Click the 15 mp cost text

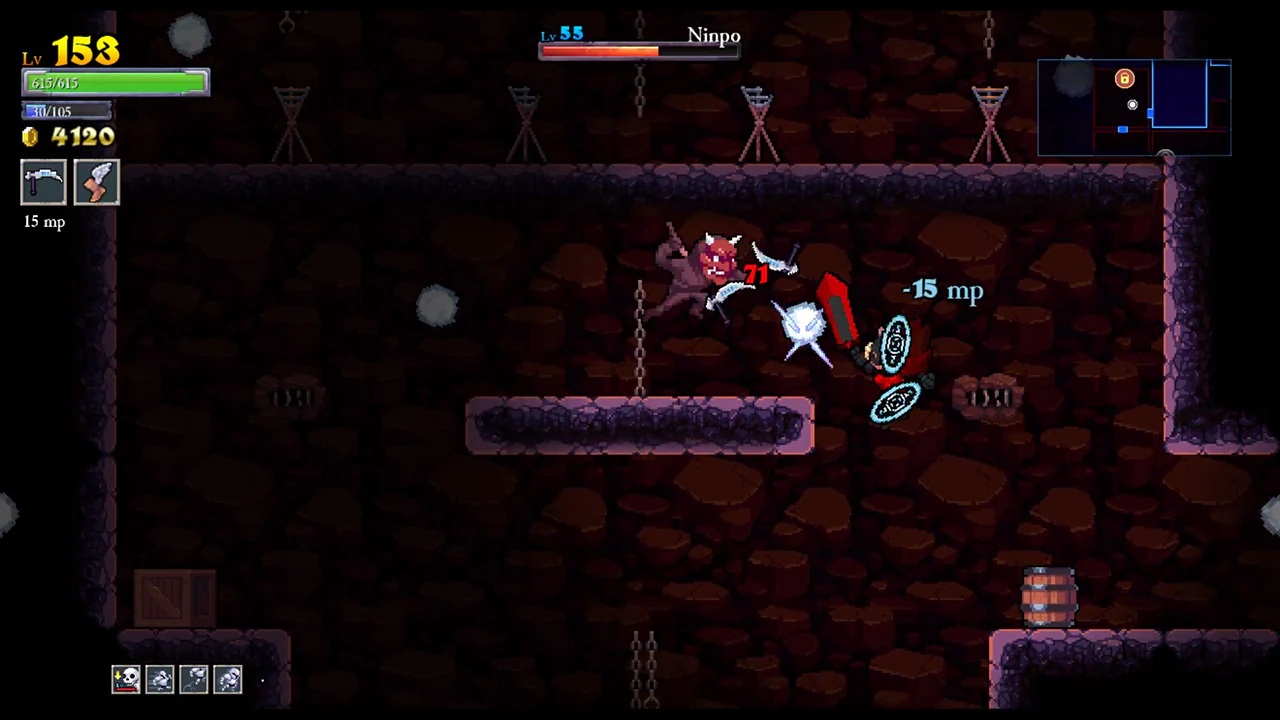[x=43, y=221]
